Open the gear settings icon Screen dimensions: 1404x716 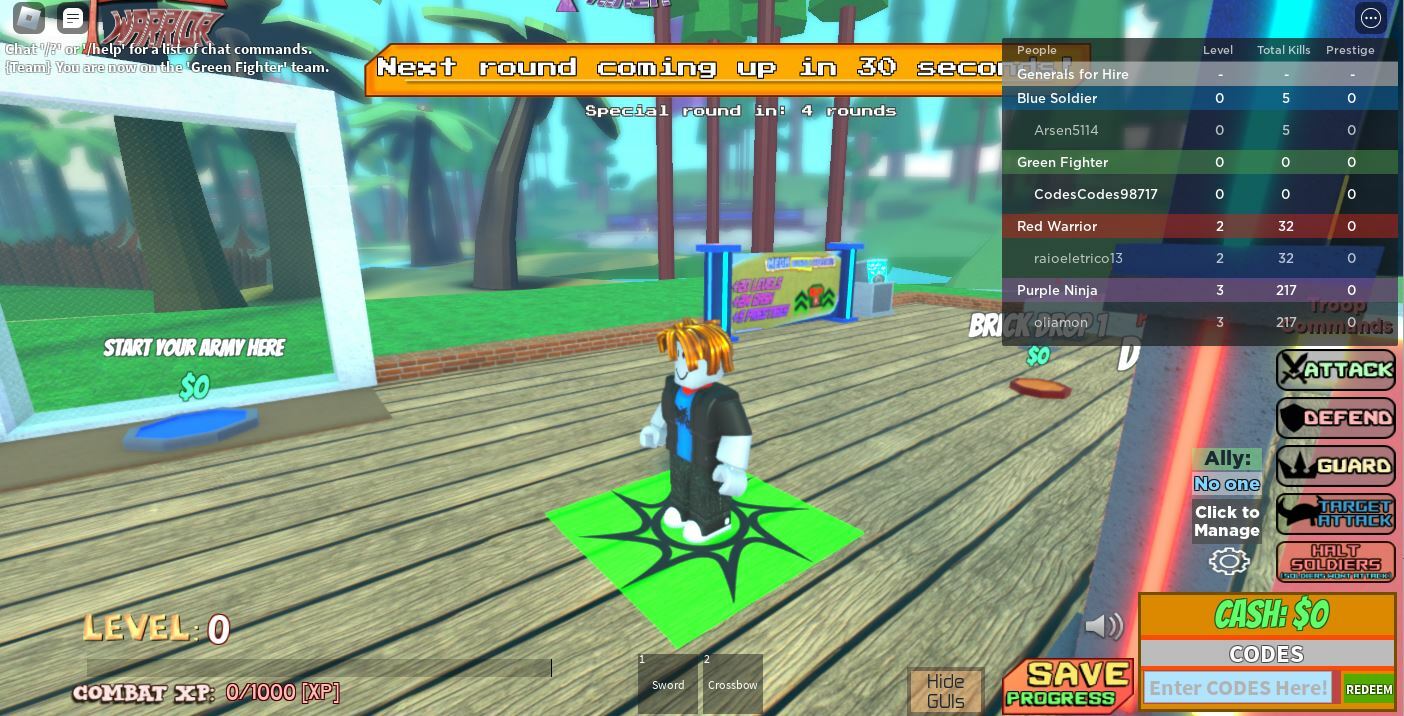tap(1229, 561)
